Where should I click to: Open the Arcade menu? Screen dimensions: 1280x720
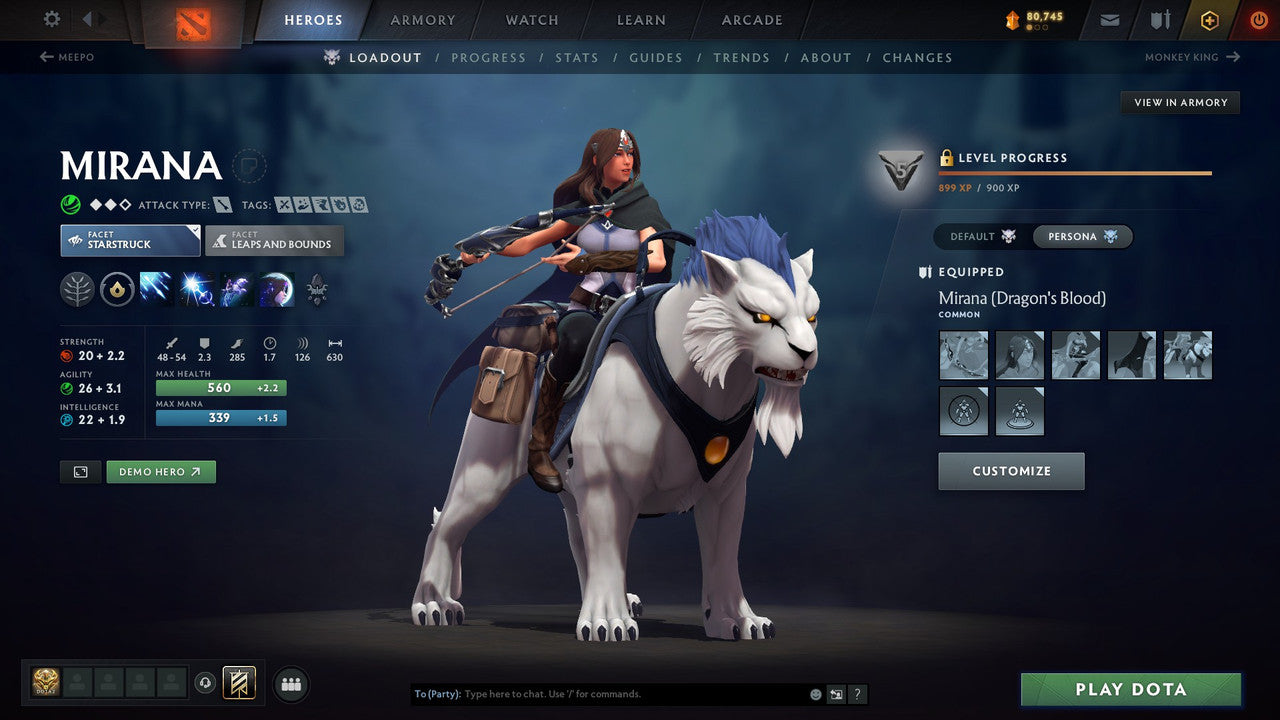(751, 19)
